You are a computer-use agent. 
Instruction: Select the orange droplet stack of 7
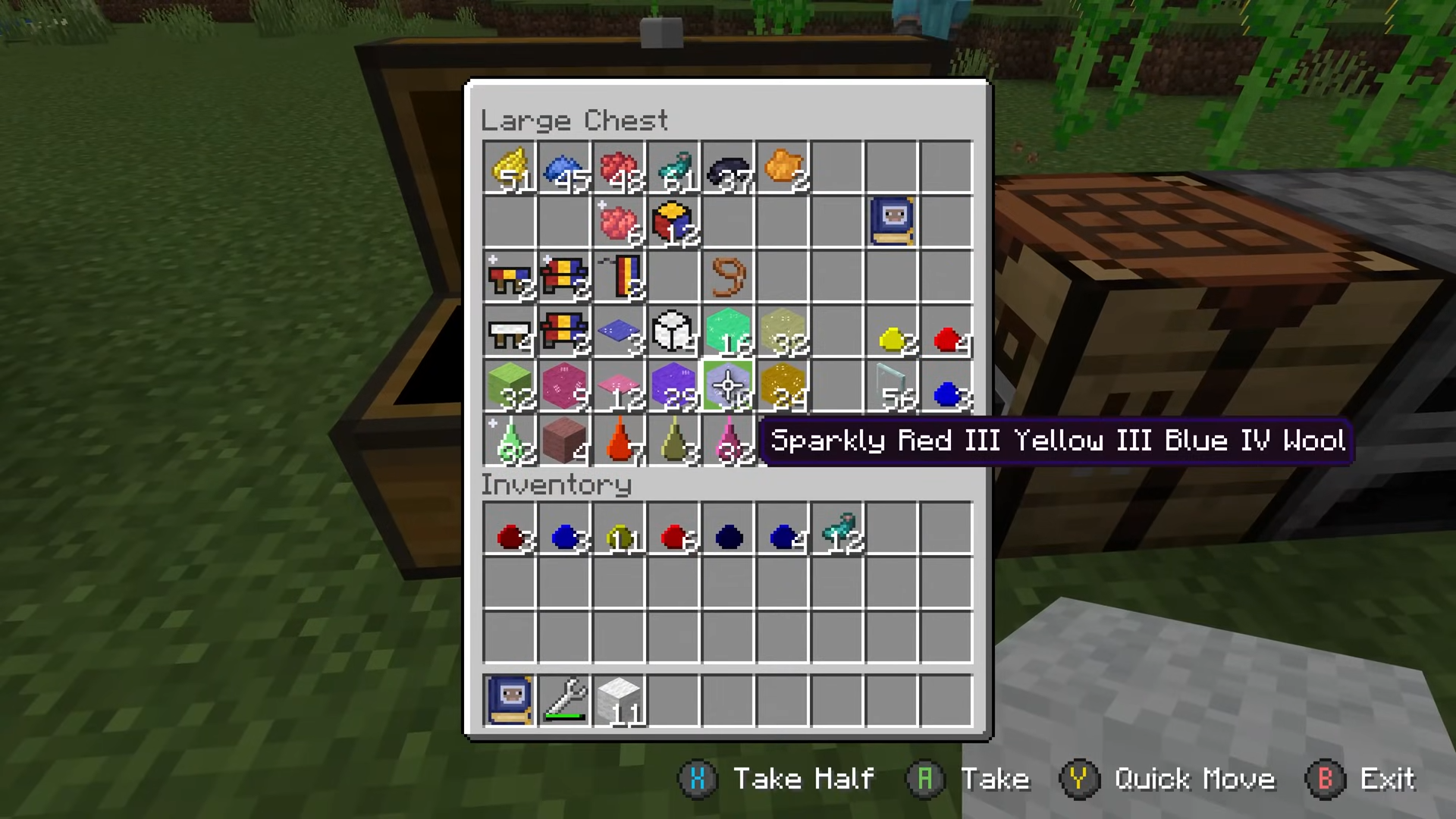tap(619, 441)
